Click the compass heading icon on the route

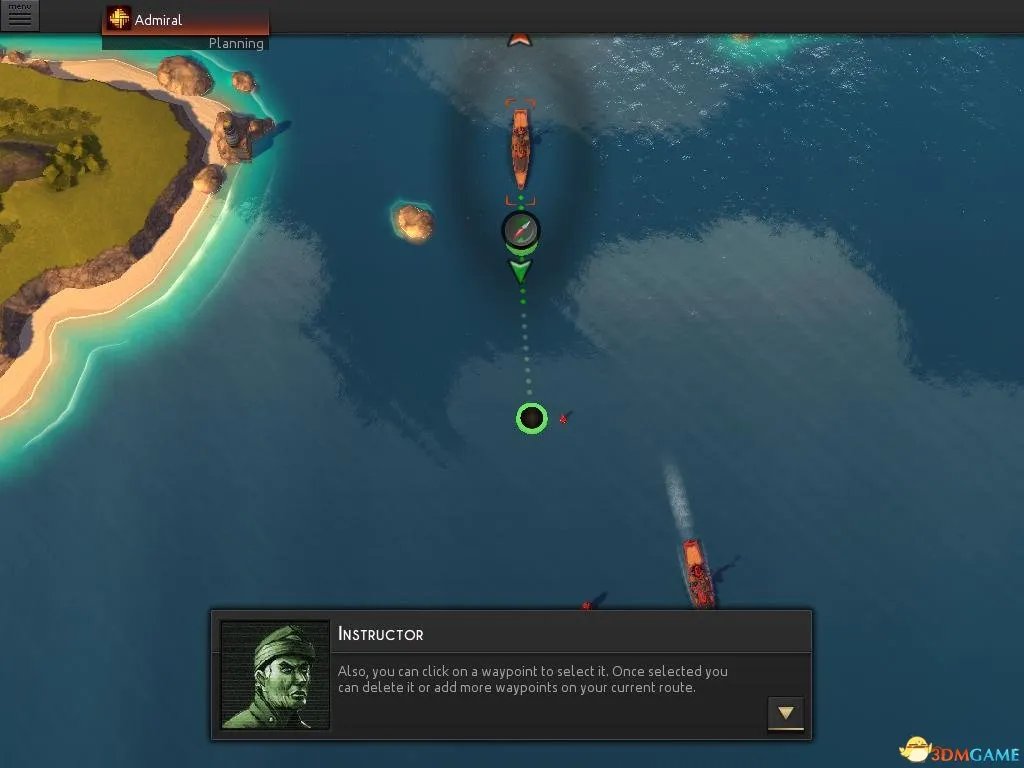pyautogui.click(x=521, y=229)
